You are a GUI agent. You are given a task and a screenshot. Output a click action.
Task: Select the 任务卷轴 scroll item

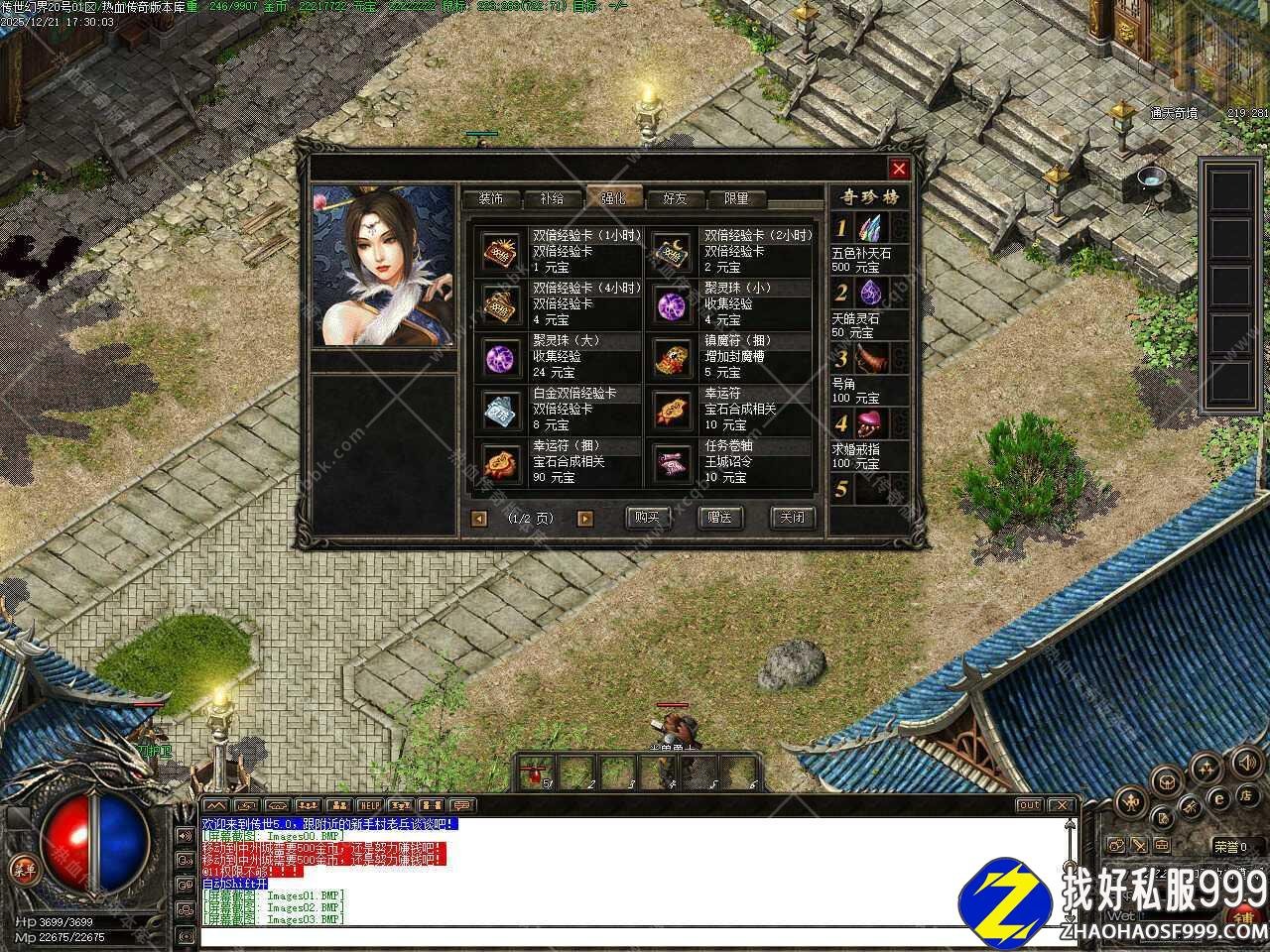point(673,462)
